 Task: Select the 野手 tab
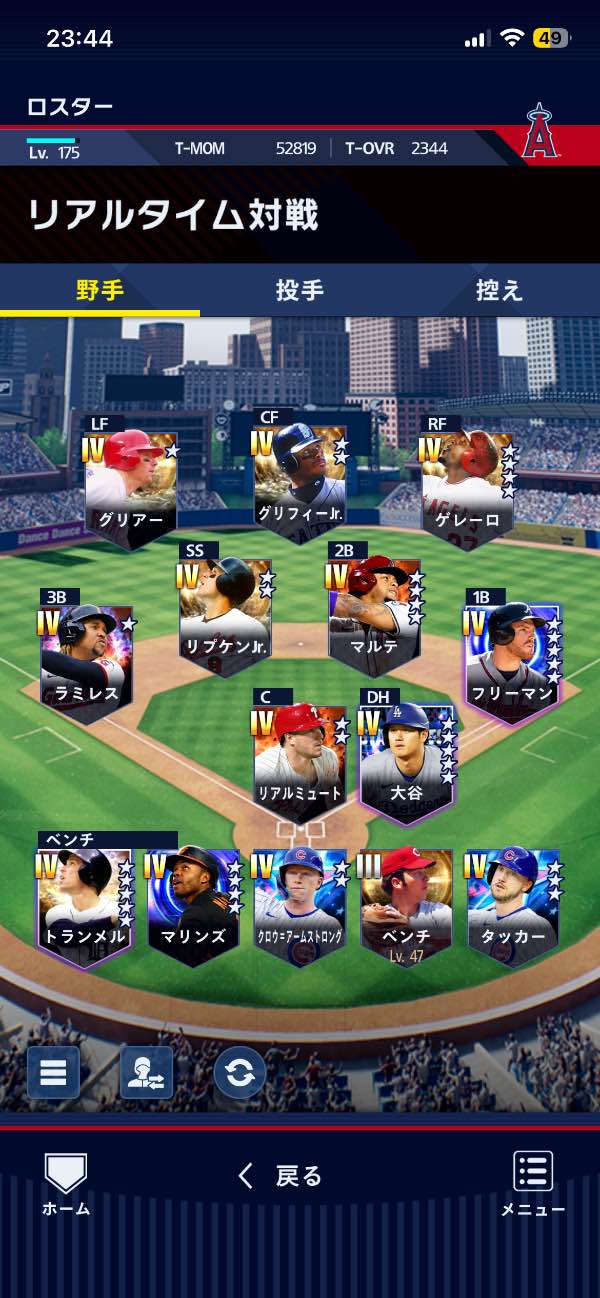click(x=100, y=291)
